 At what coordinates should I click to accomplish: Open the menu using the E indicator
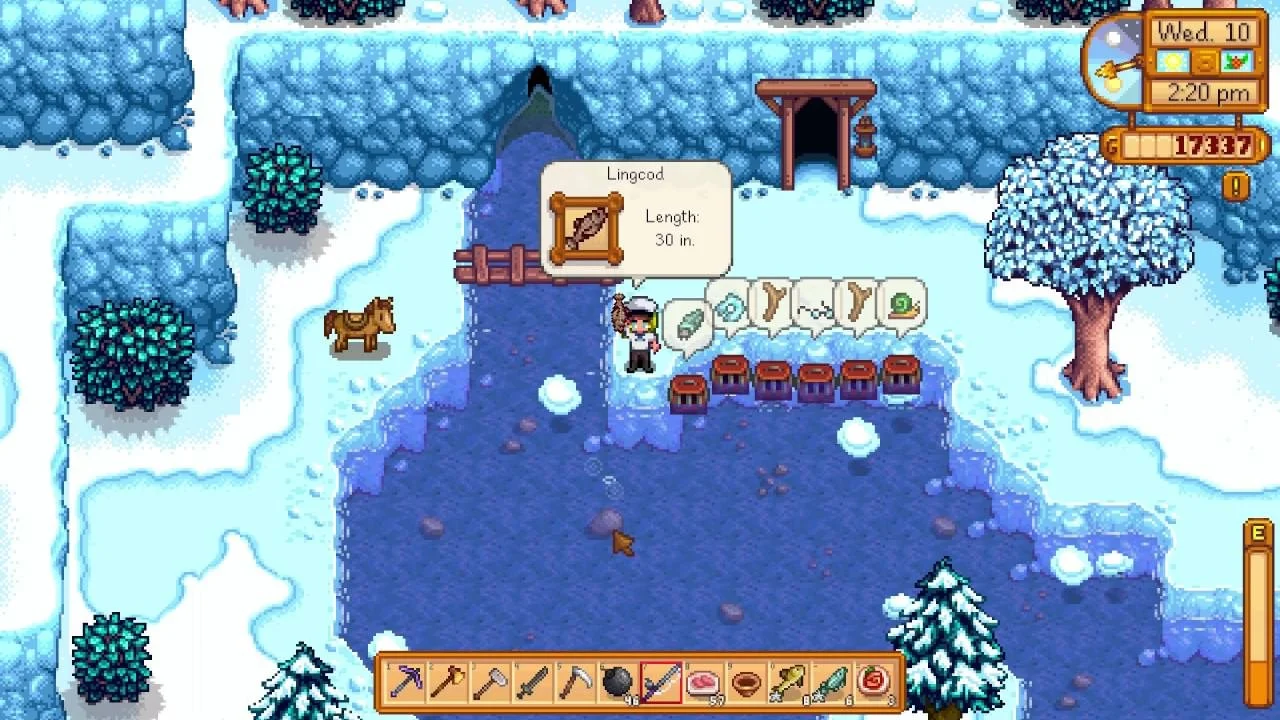pos(1258,532)
